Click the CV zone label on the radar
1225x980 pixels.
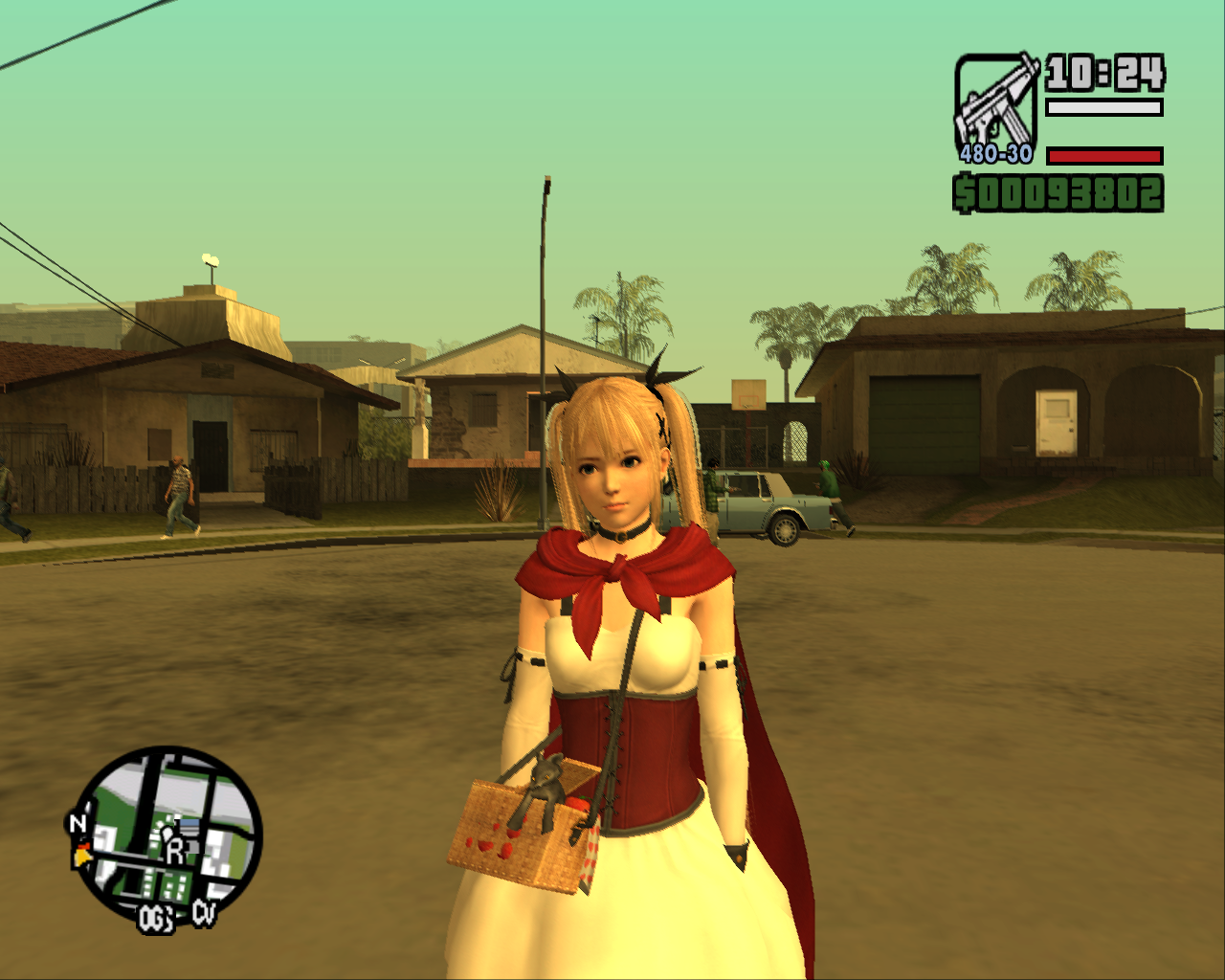click(204, 911)
